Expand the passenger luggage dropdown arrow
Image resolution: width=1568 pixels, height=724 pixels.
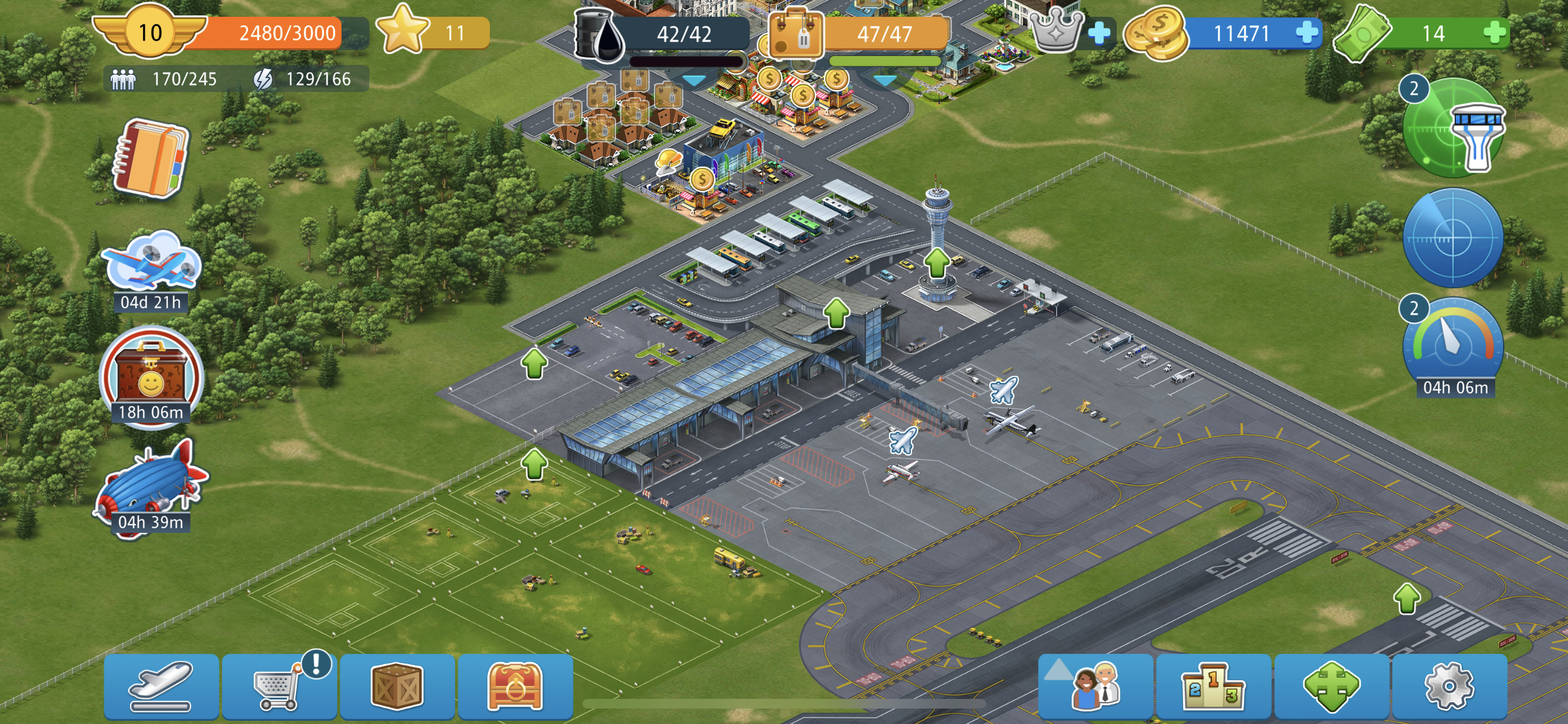[885, 81]
